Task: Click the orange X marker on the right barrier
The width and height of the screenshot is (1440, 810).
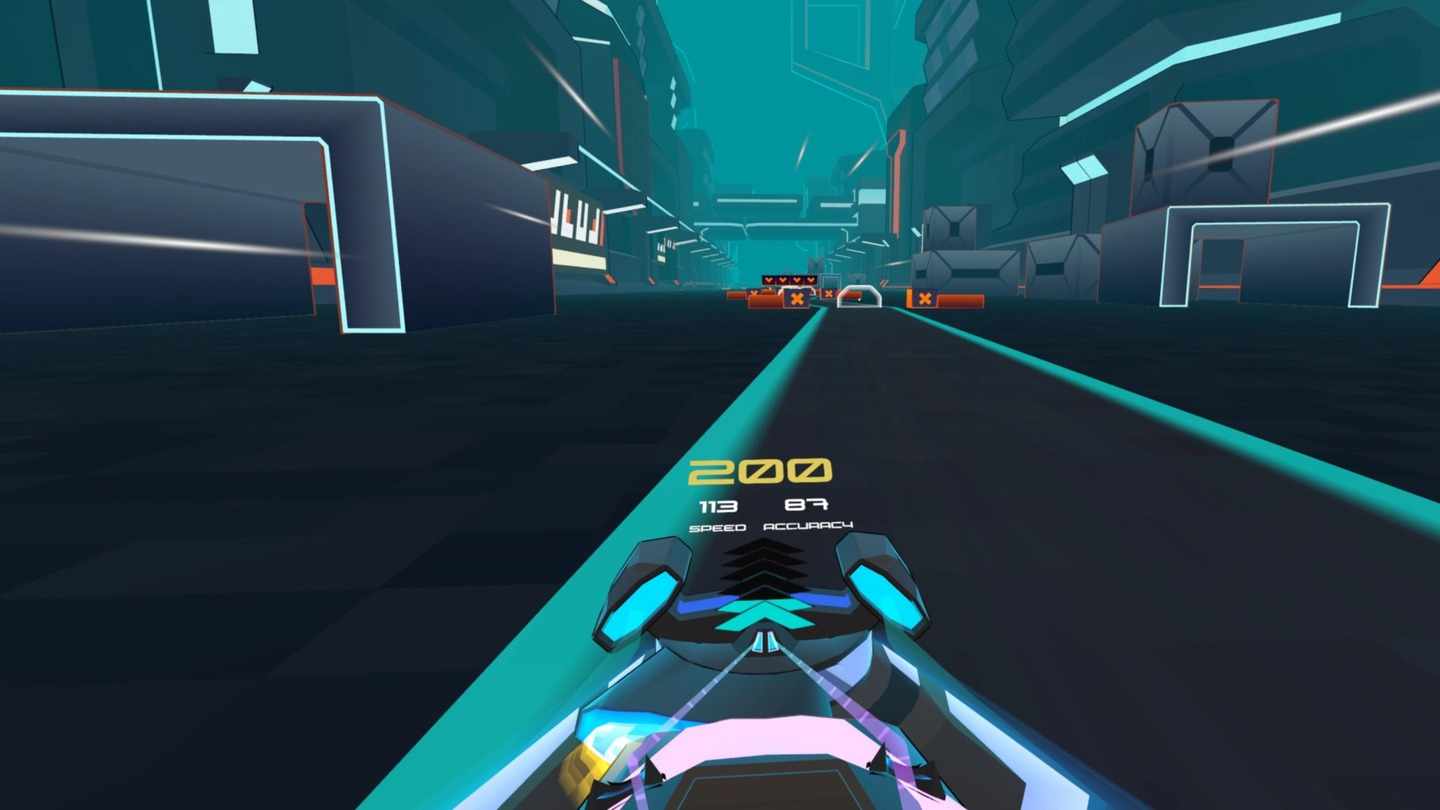Action: (925, 298)
